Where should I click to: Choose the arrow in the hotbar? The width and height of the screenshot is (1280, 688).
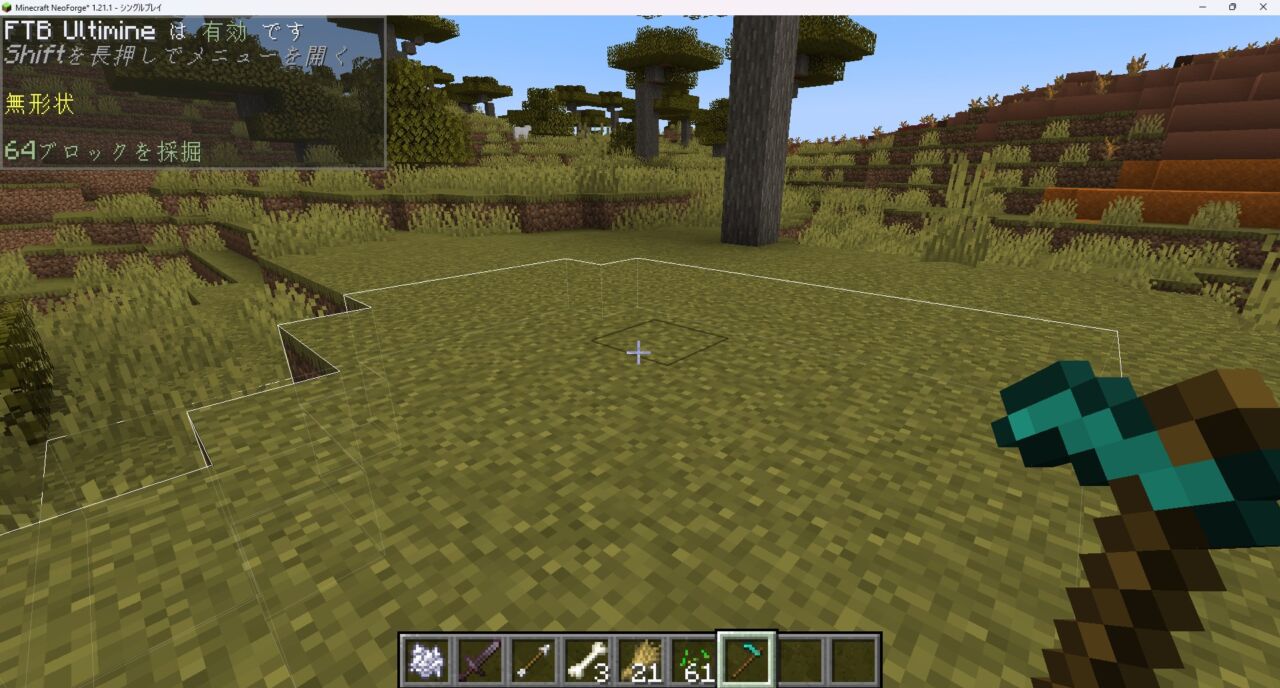coord(533,660)
